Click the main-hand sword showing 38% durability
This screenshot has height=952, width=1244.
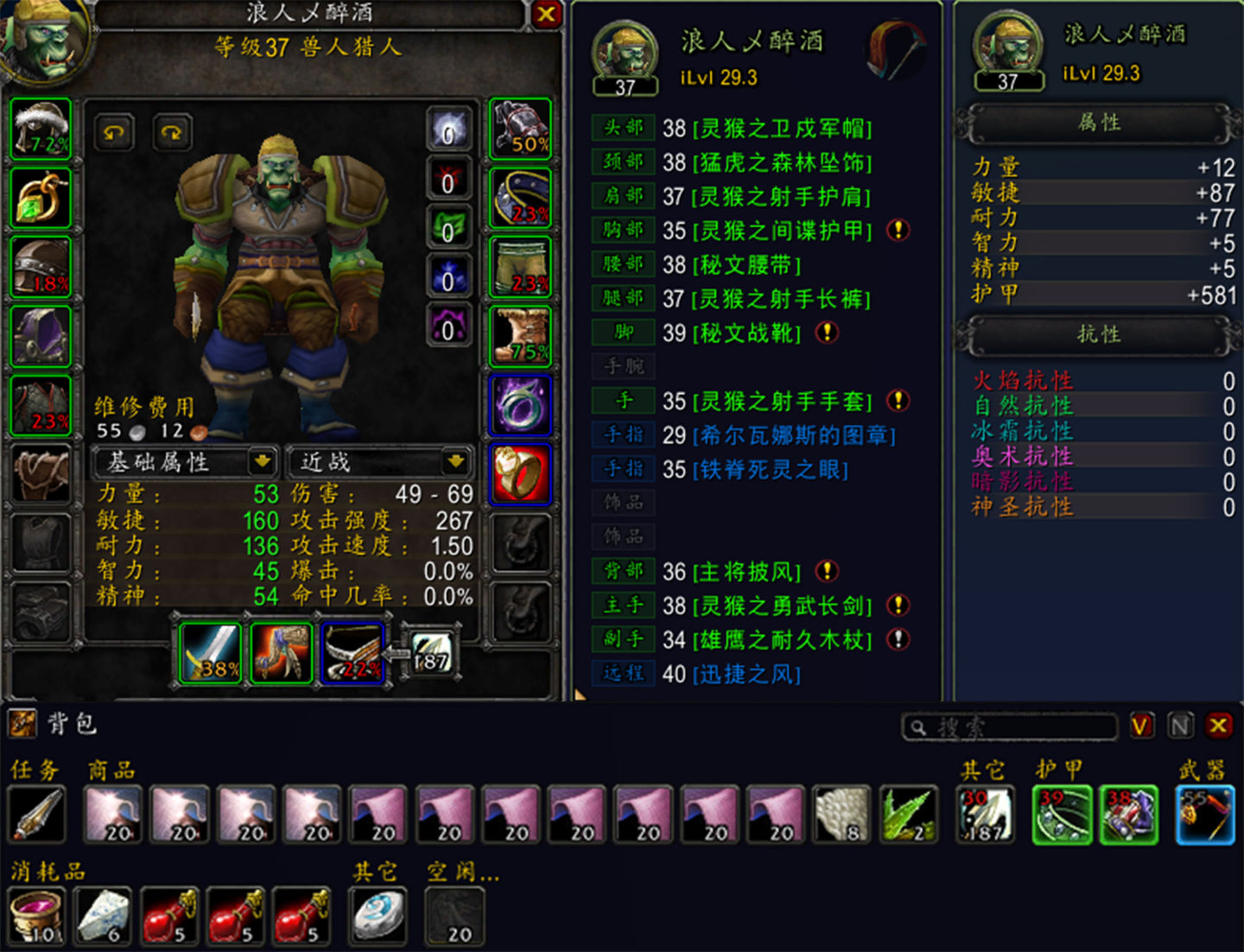click(210, 652)
